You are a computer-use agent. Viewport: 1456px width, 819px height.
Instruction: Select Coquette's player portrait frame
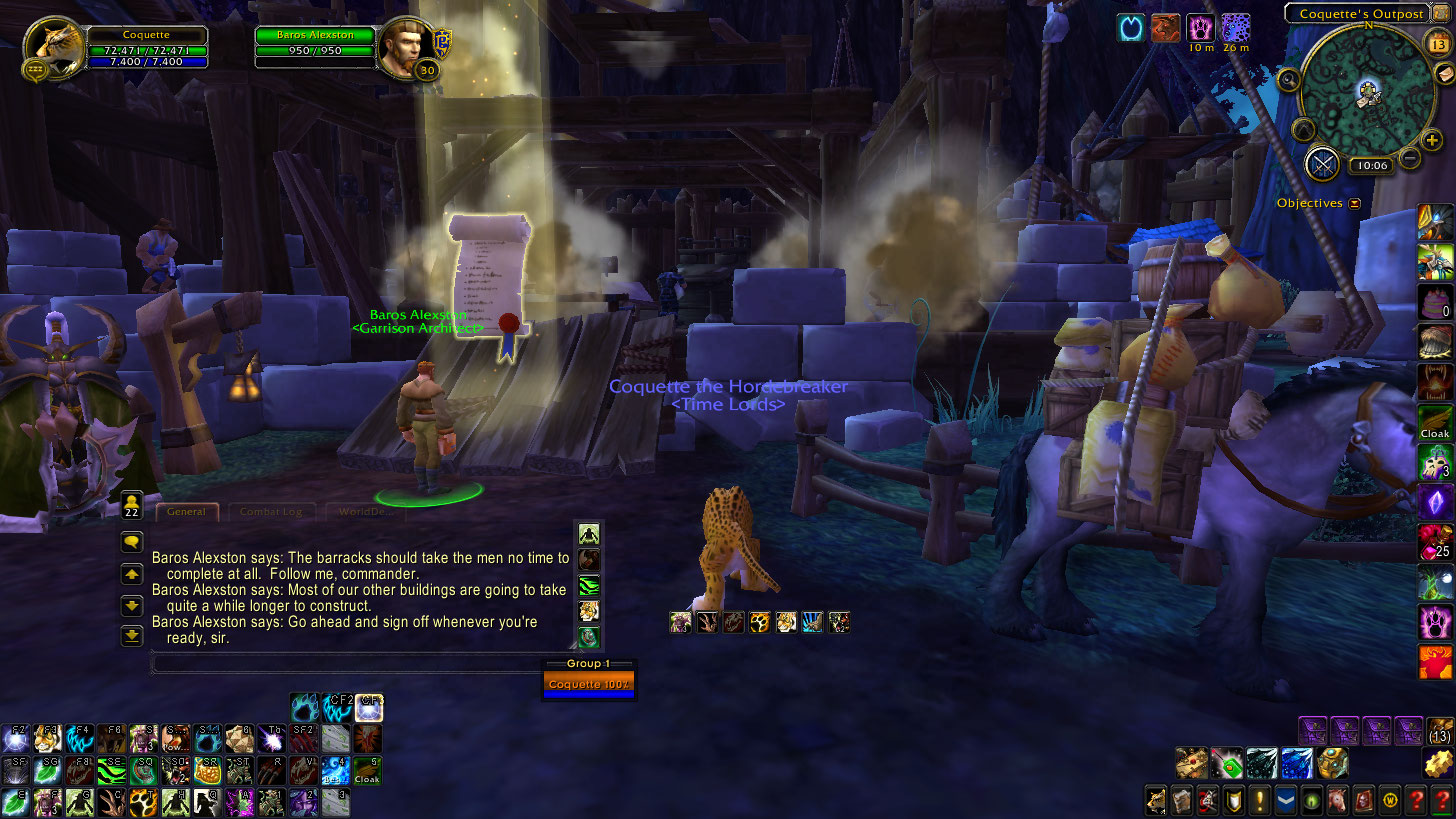click(53, 48)
